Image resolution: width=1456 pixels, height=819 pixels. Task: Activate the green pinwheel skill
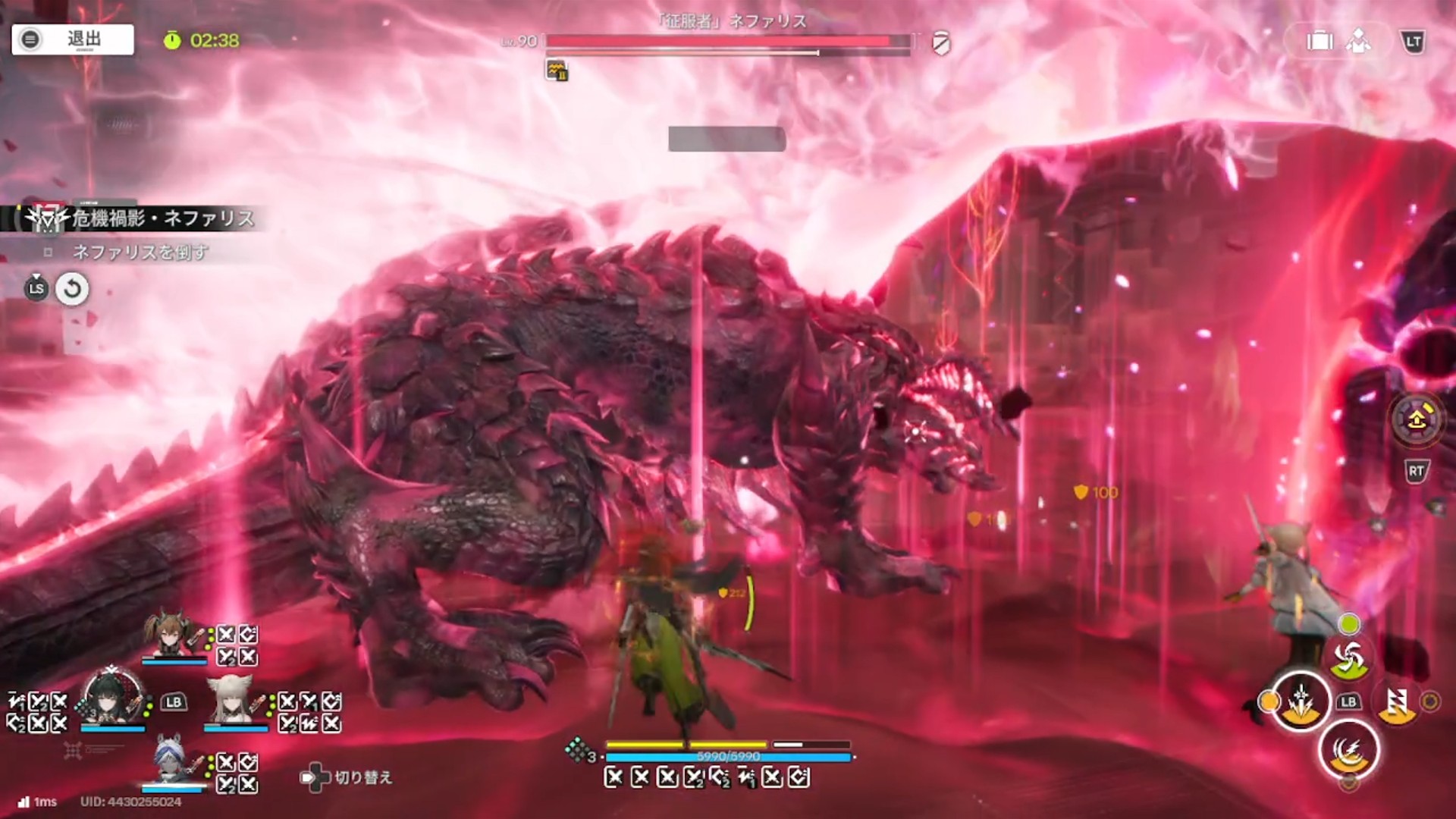click(1349, 658)
